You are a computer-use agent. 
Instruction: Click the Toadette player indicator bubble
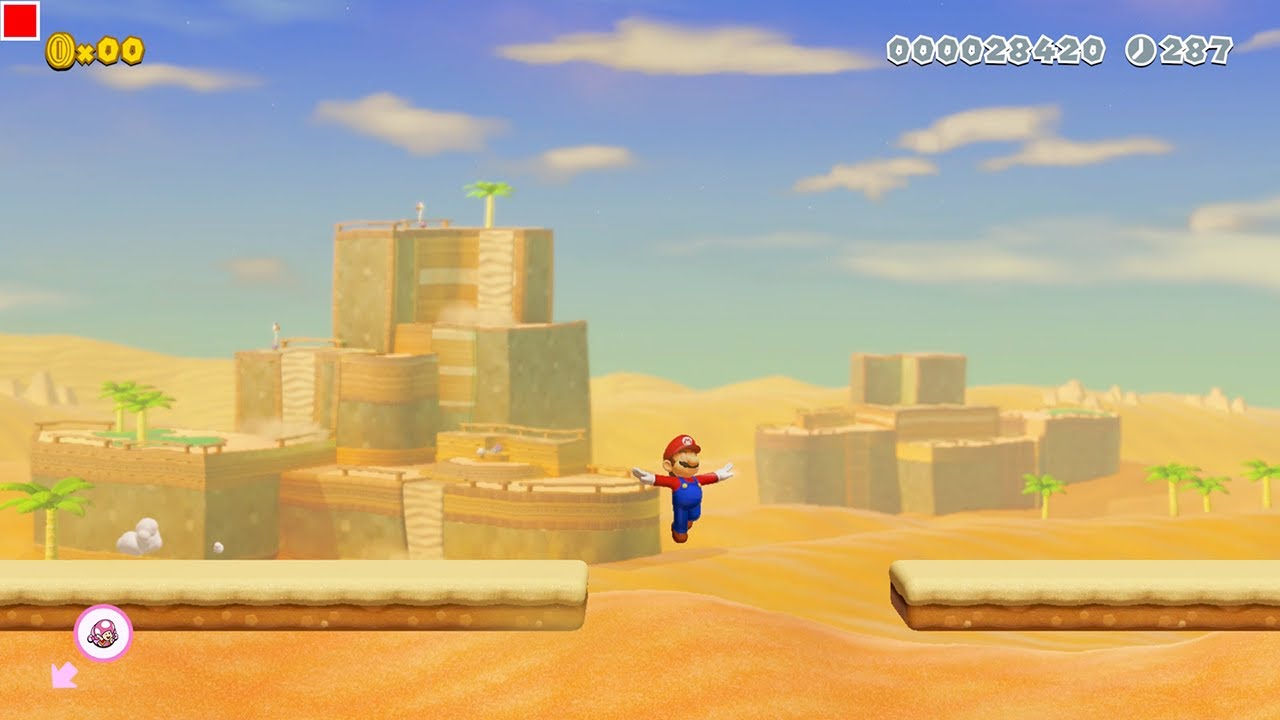(x=103, y=633)
